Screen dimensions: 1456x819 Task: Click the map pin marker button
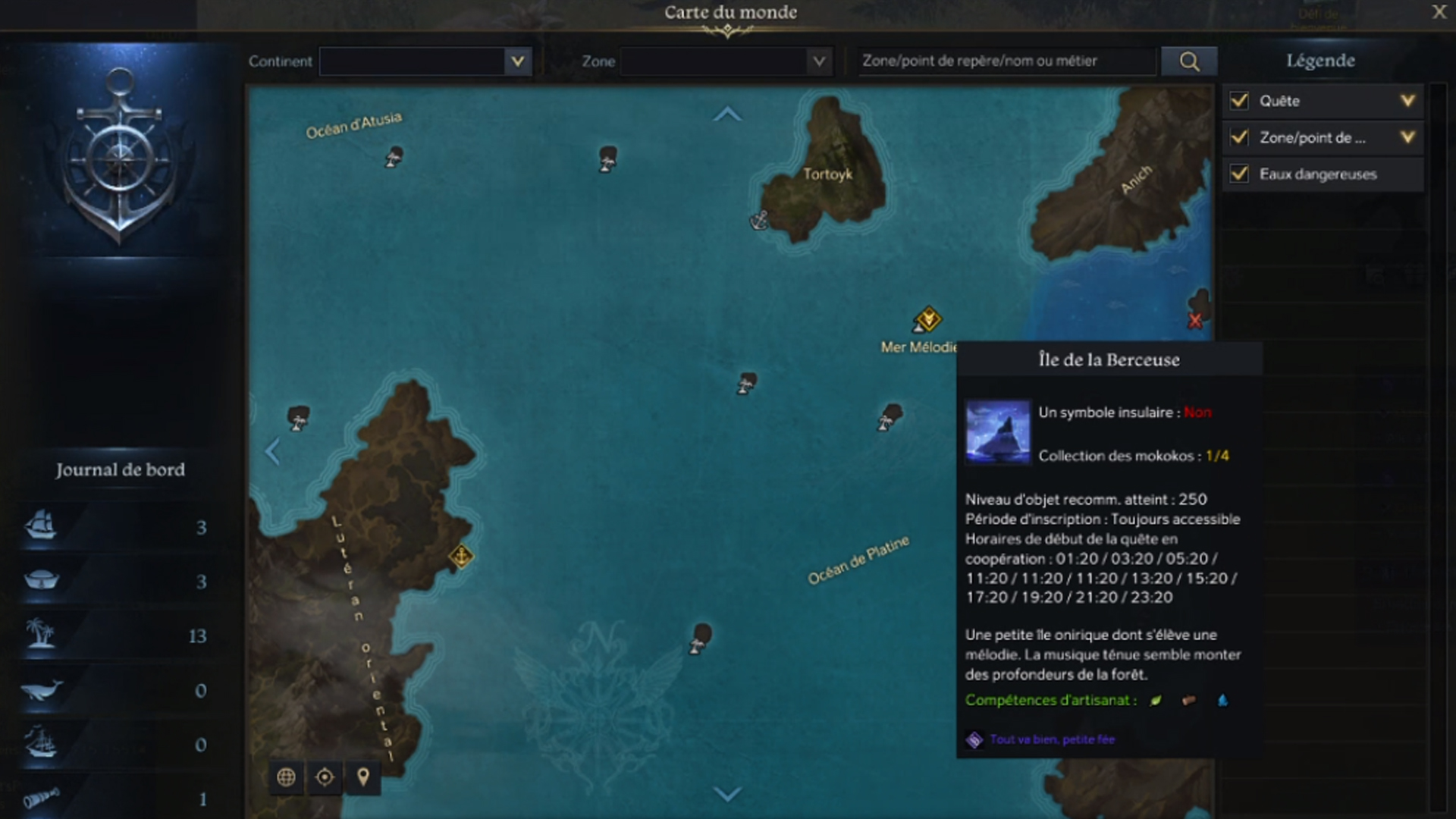[x=363, y=777]
